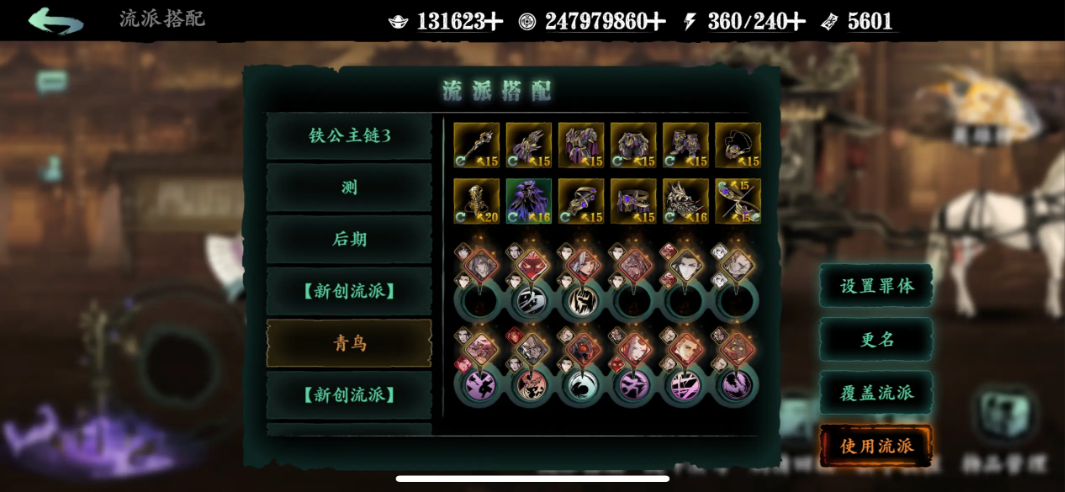Activate the 使用流派 button

876,445
